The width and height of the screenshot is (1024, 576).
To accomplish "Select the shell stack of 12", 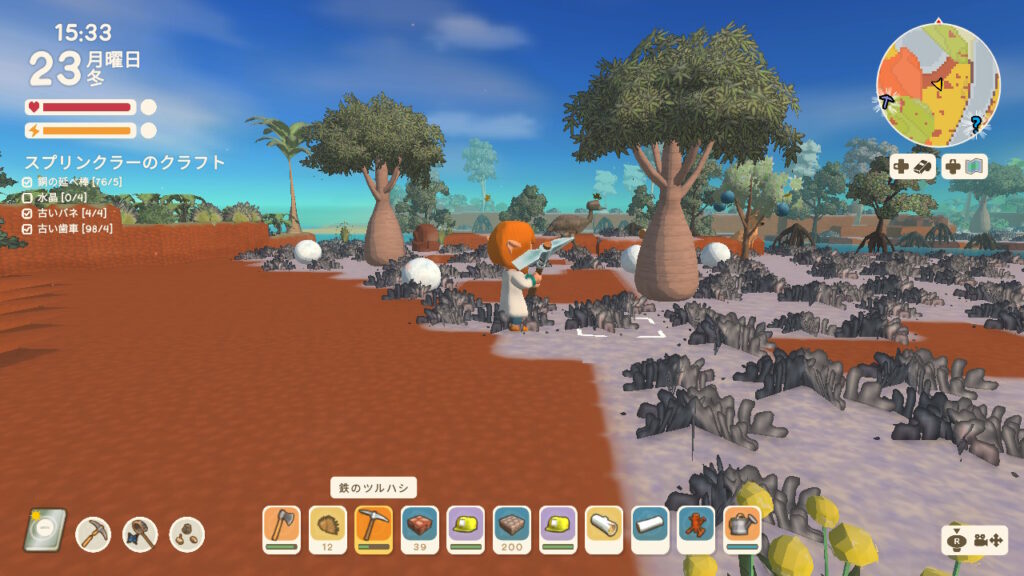I will (x=327, y=528).
